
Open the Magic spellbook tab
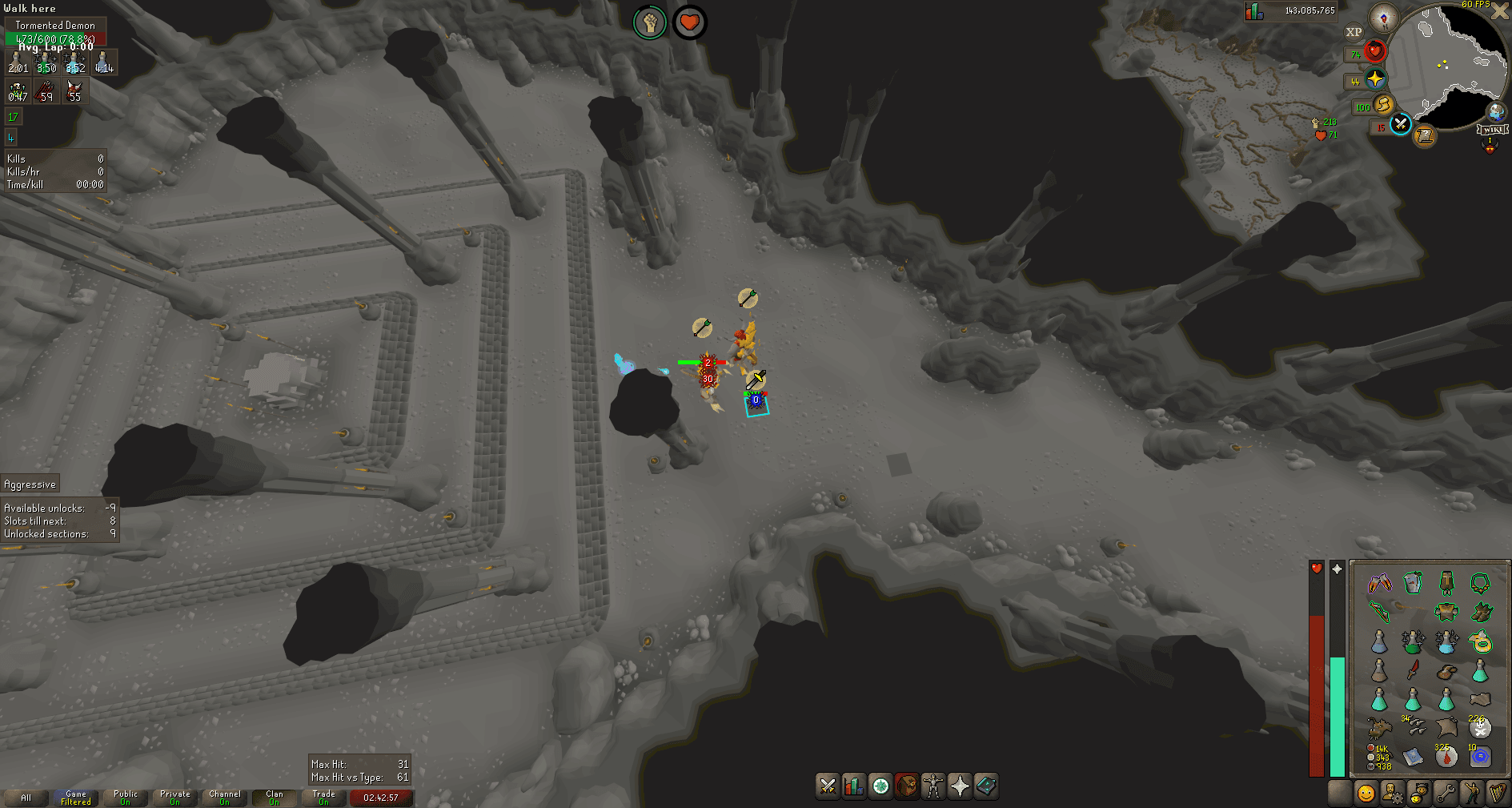pos(986,786)
